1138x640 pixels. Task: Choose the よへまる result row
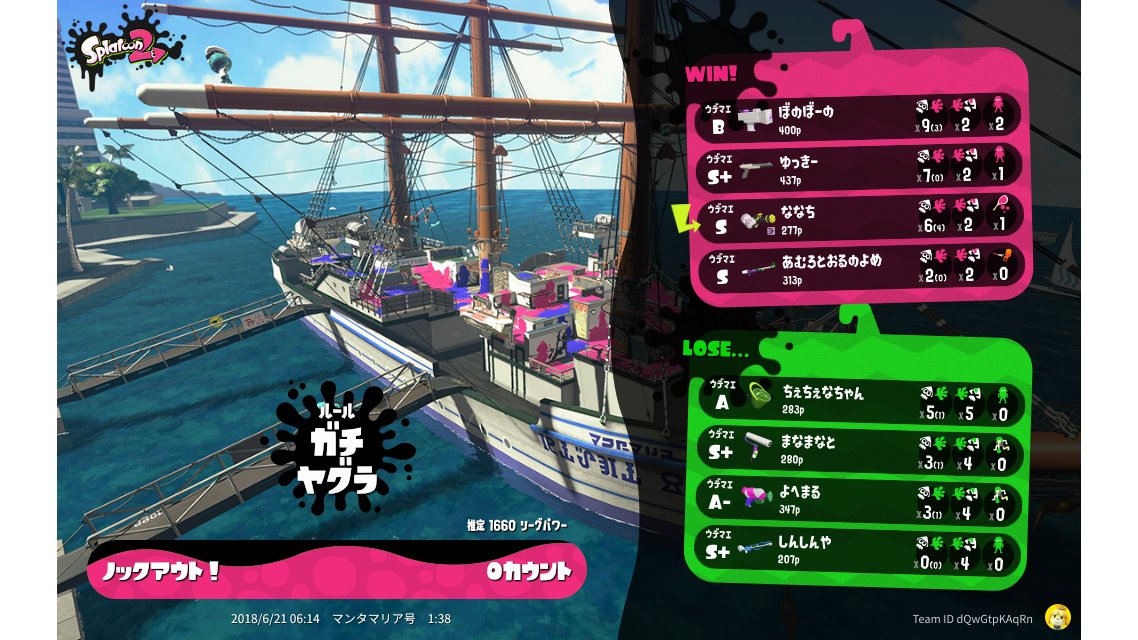tap(860, 502)
